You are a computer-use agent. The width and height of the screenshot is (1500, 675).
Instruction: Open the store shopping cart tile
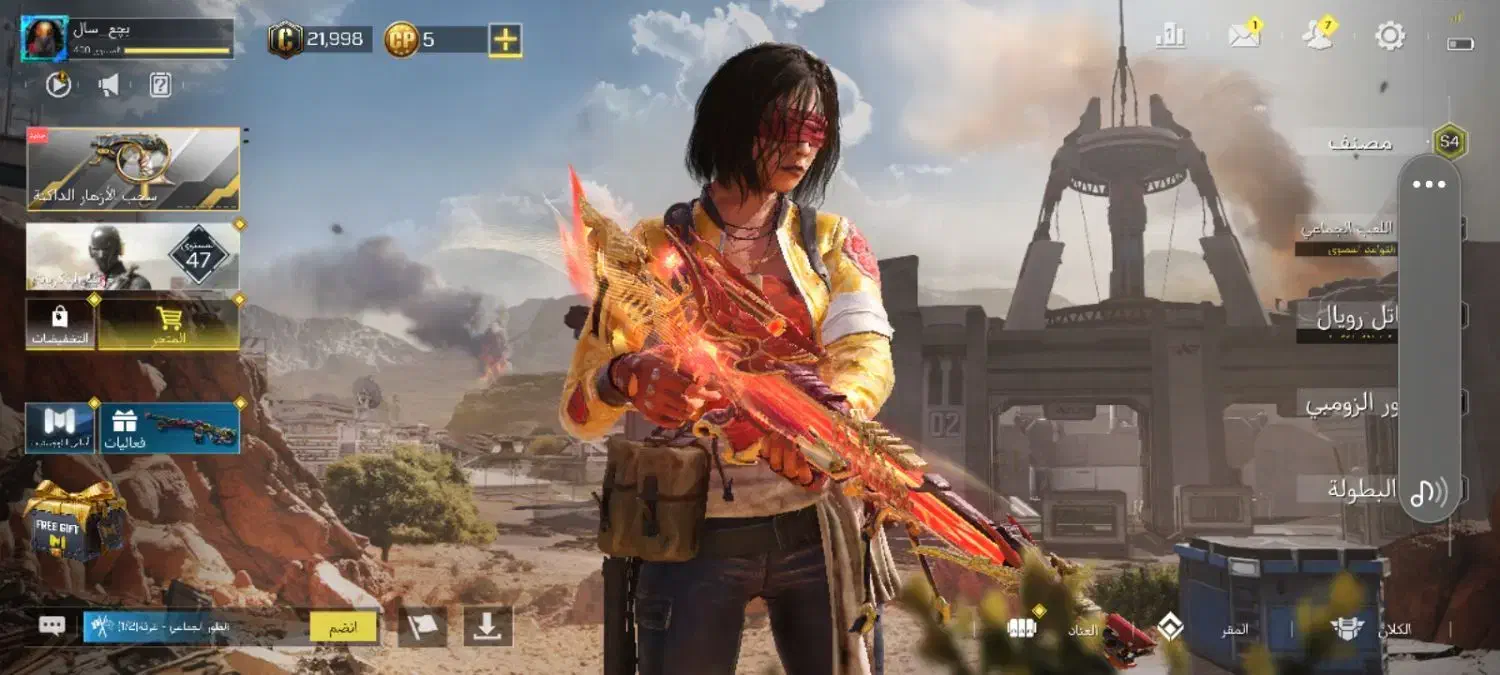169,324
